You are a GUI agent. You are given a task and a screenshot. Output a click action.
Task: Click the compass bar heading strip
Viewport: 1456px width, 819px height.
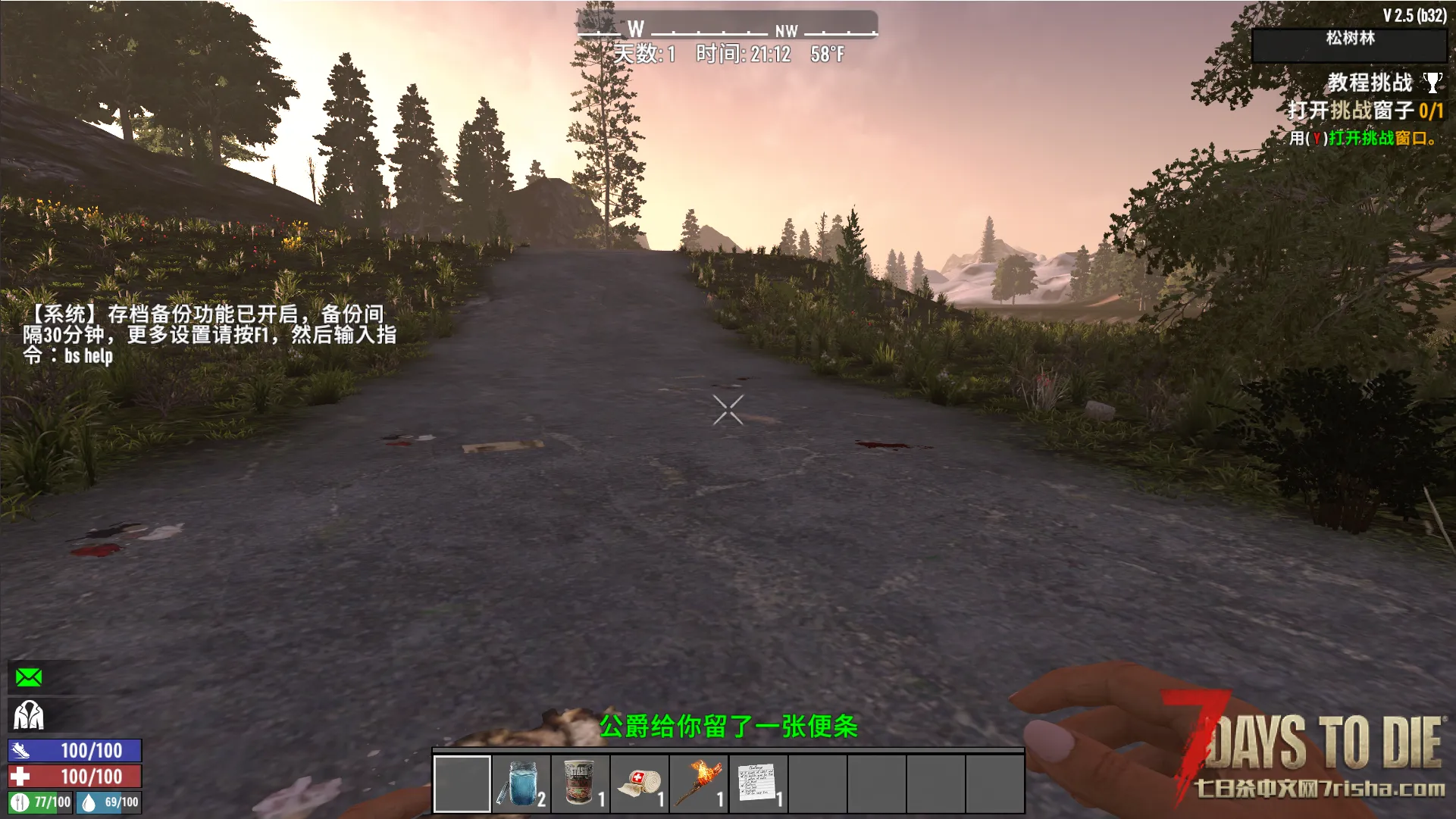click(727, 28)
